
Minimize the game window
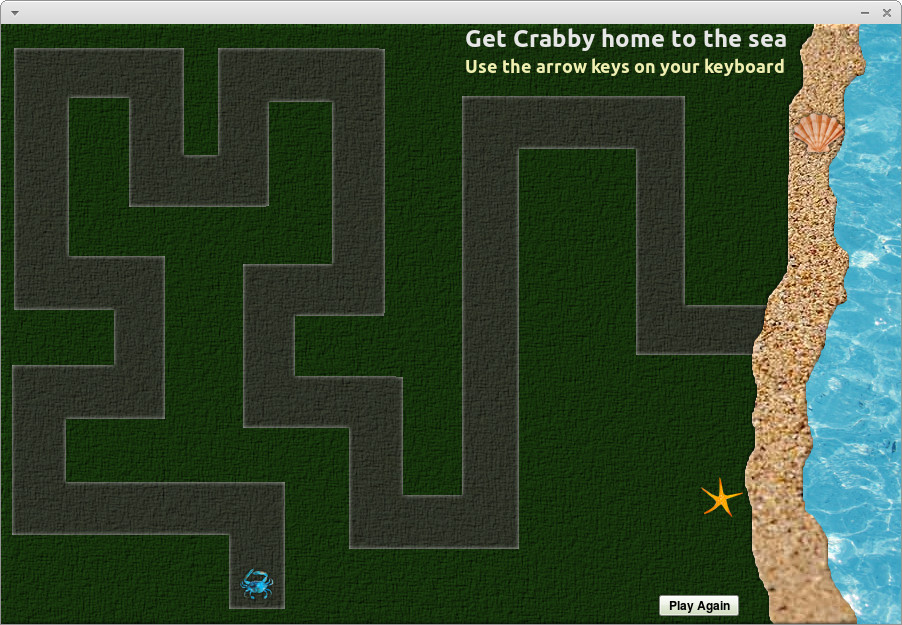[x=866, y=12]
